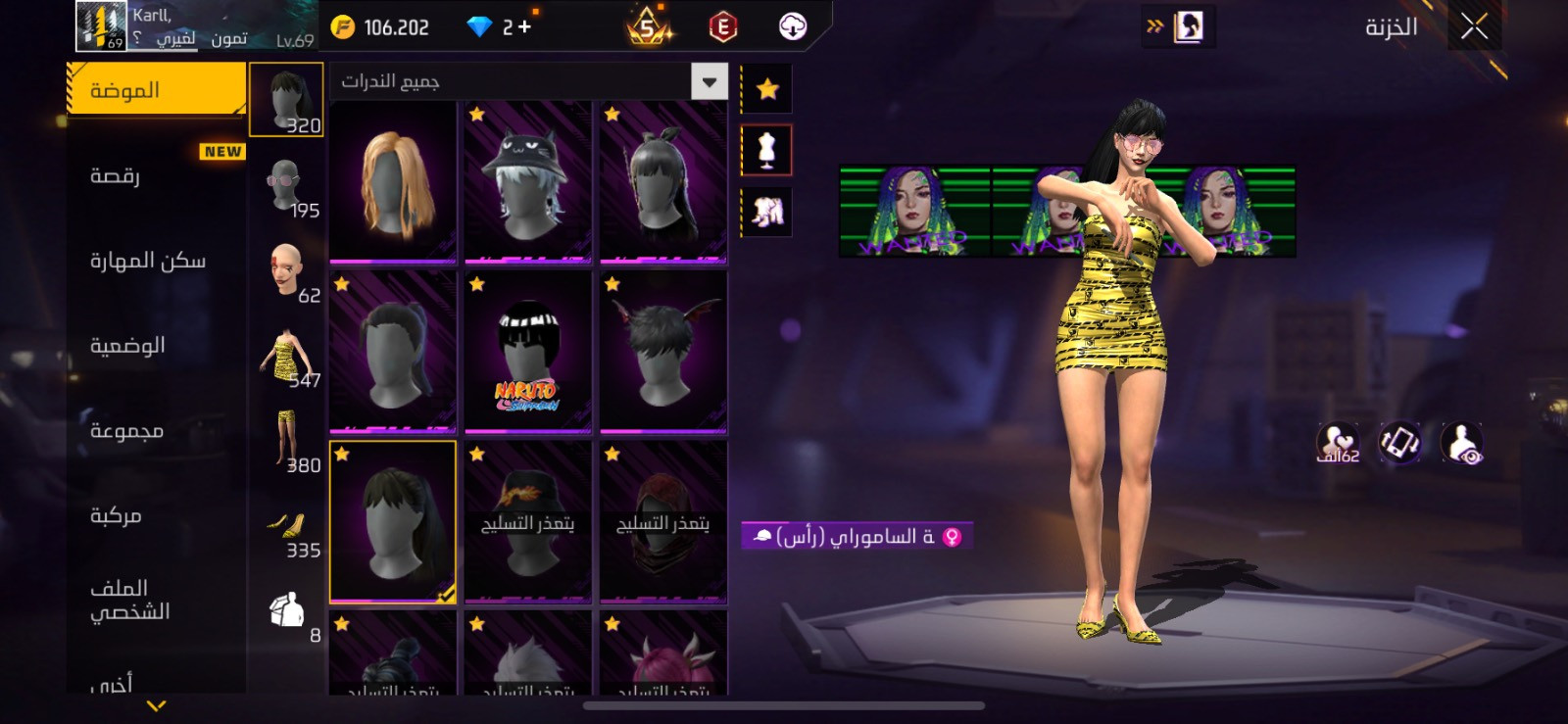This screenshot has width=1568, height=724.
Task: Open the rarity filter dropdown
Action: (709, 81)
